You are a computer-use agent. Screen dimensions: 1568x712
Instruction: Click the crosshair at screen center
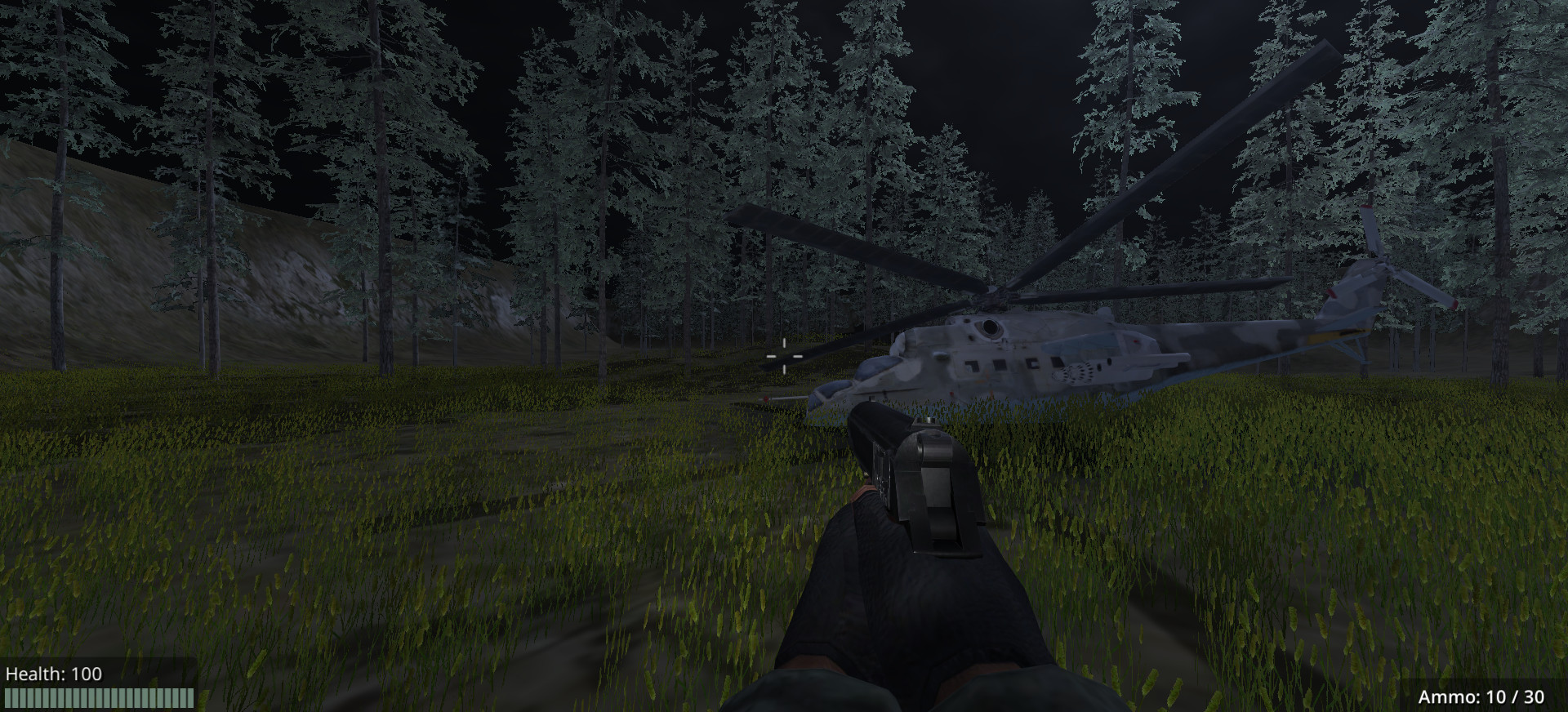(786, 356)
